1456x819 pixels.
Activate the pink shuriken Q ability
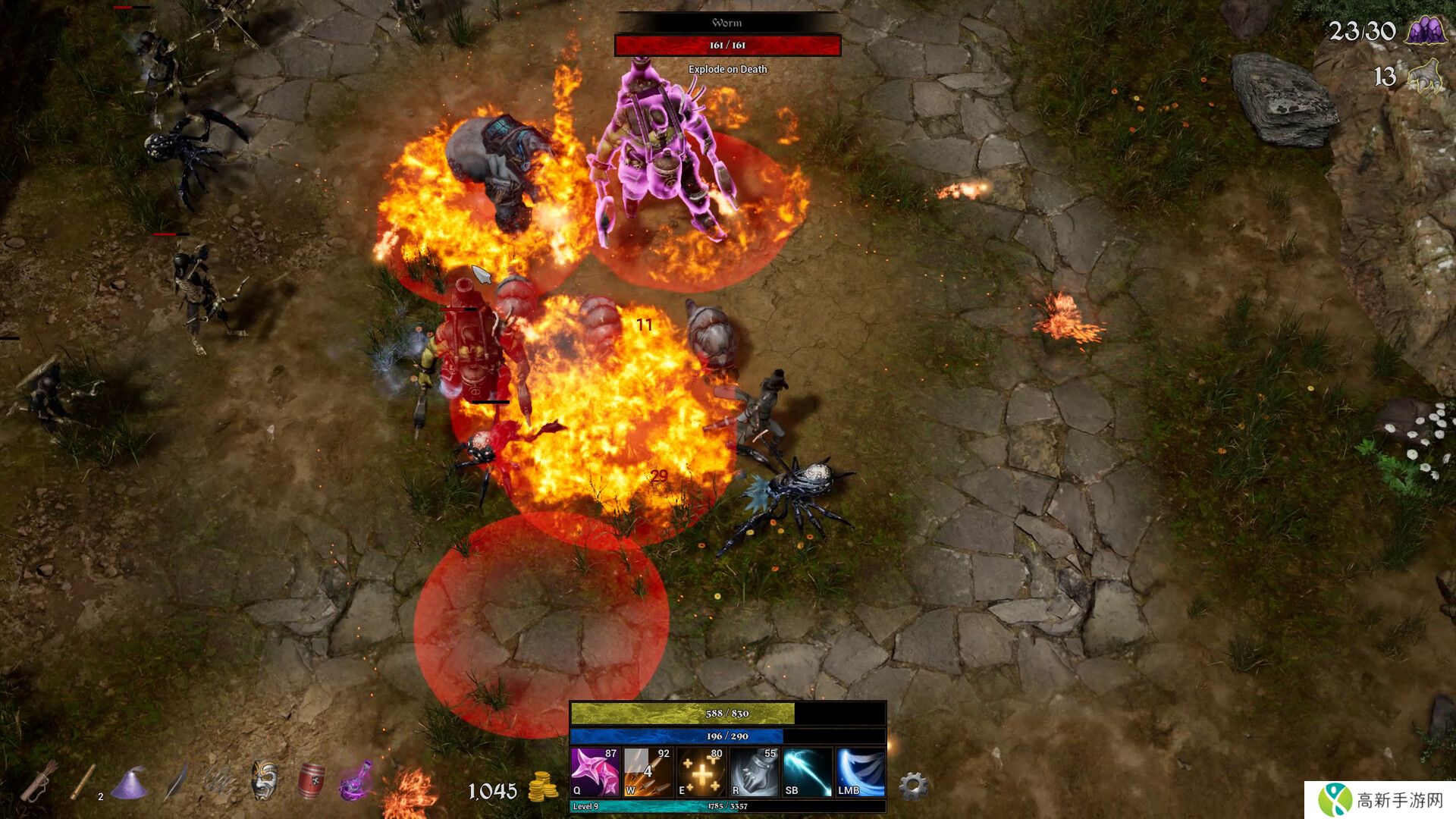[x=595, y=772]
